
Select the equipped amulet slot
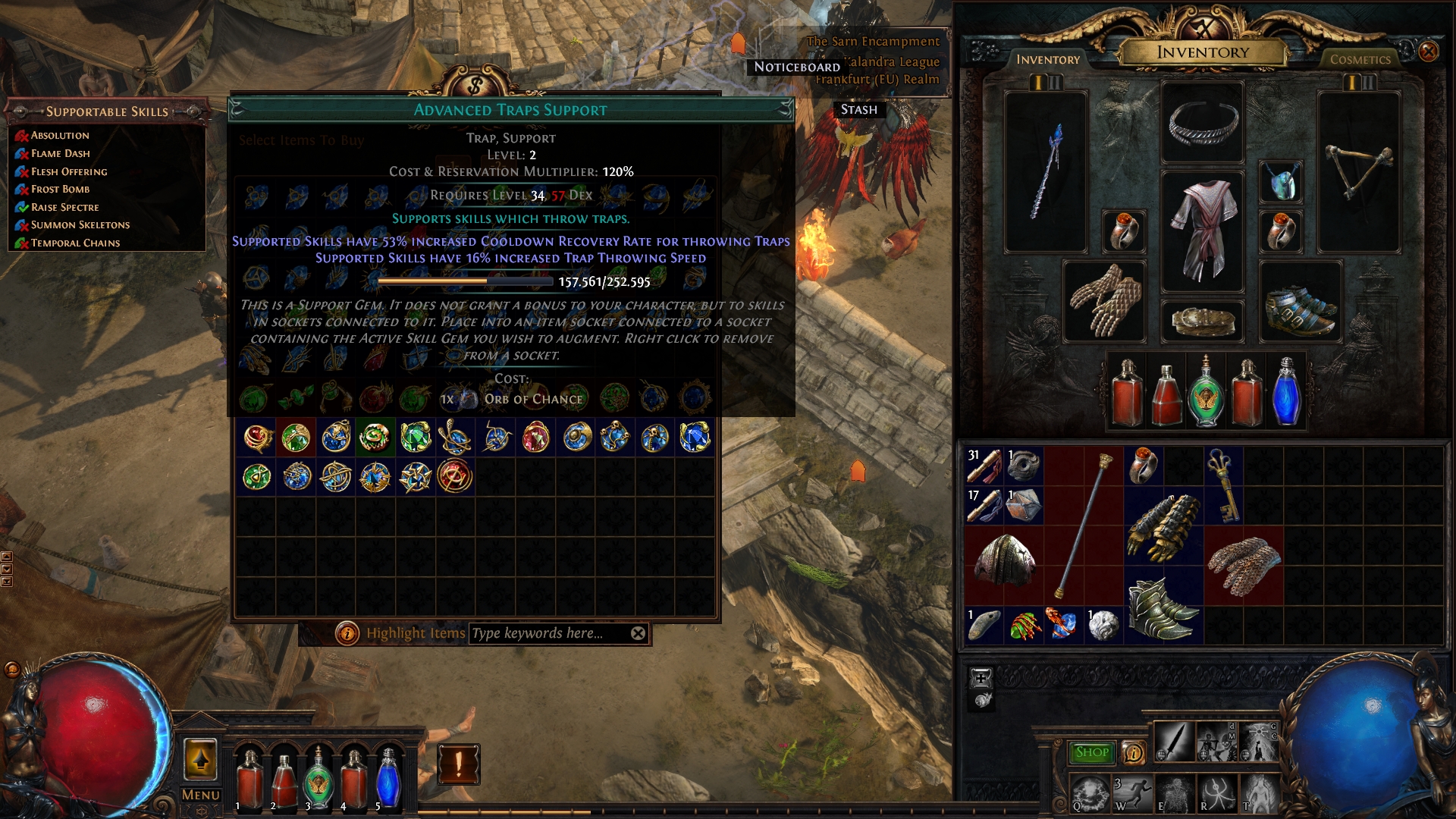(1282, 182)
